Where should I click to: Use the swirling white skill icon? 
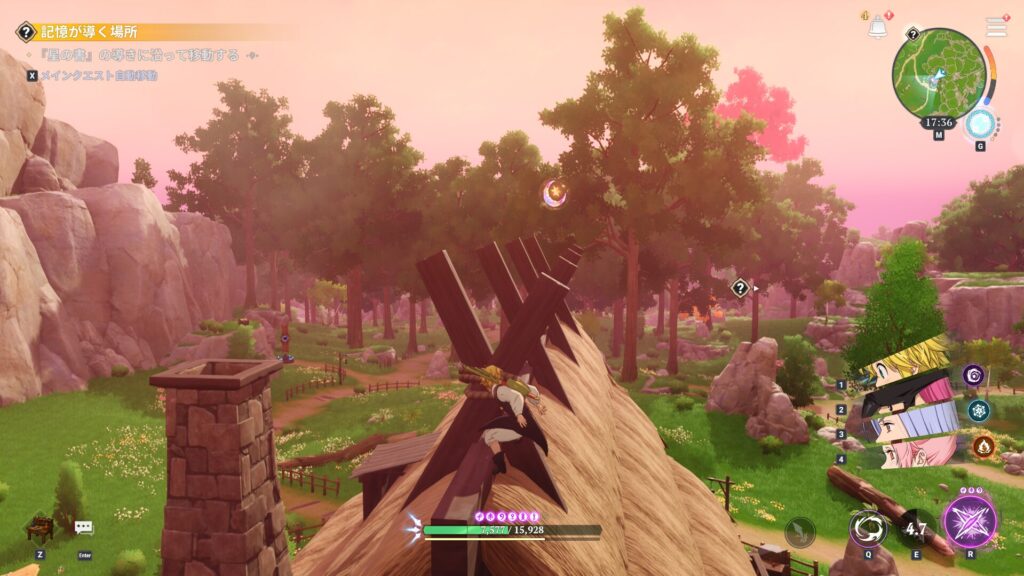pos(867,526)
